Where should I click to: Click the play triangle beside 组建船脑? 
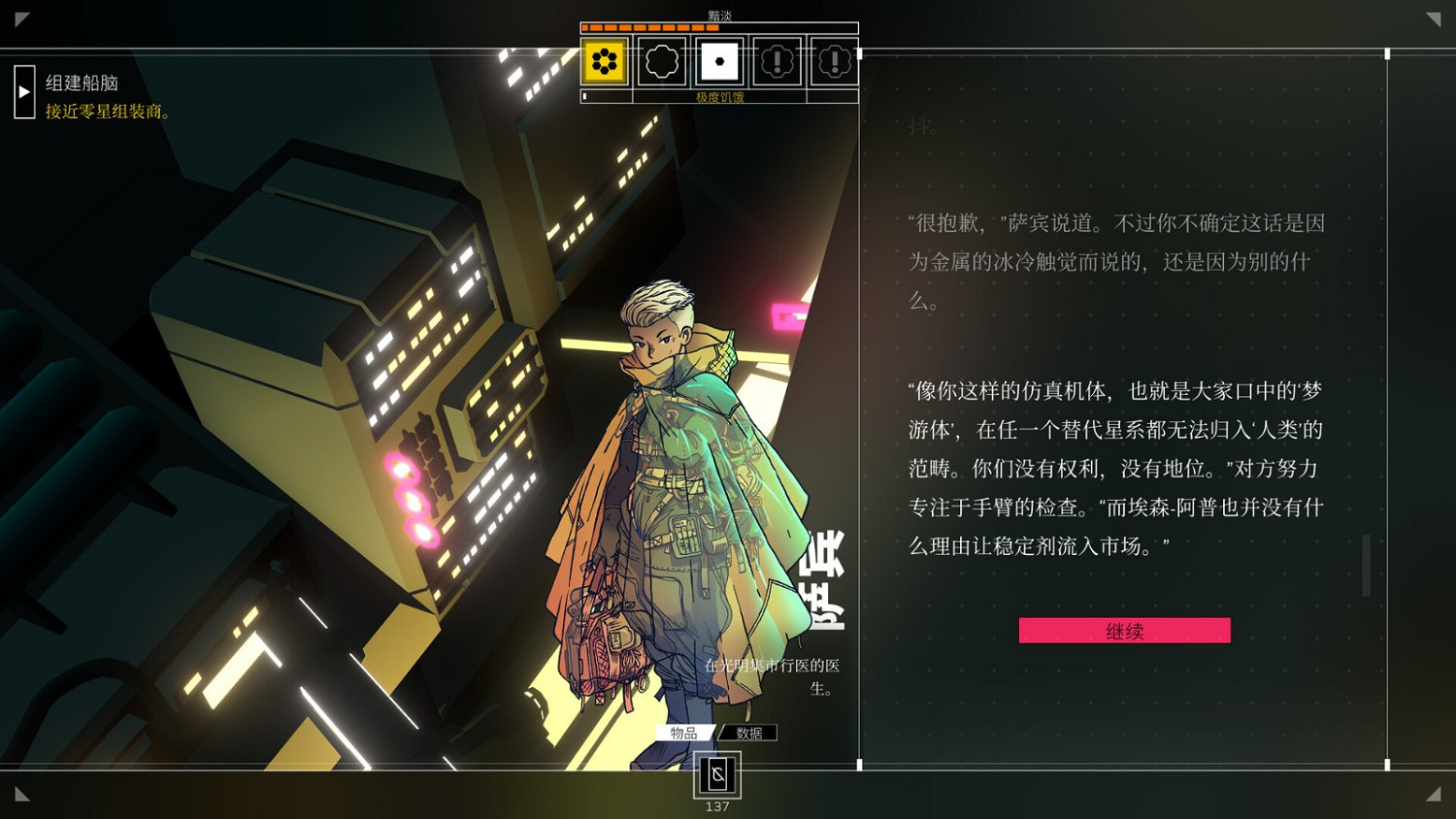click(x=23, y=91)
